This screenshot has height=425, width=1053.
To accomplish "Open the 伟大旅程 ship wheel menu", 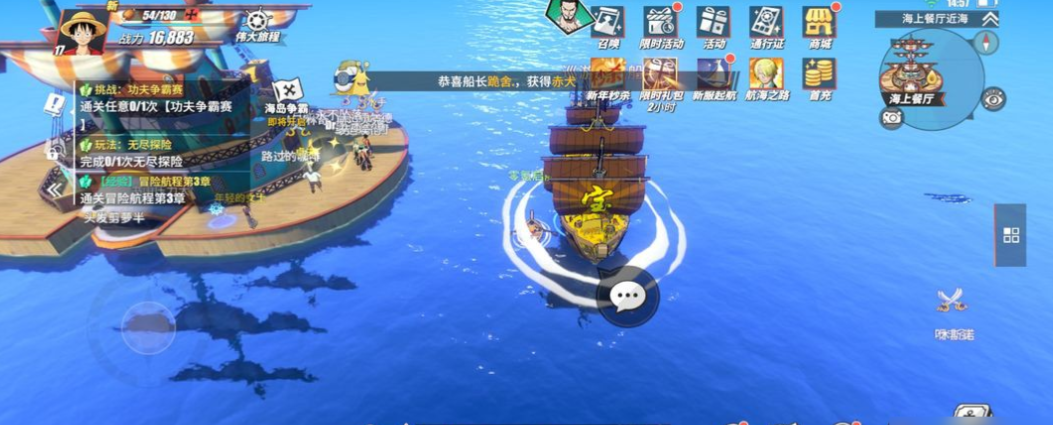I will coord(258,22).
